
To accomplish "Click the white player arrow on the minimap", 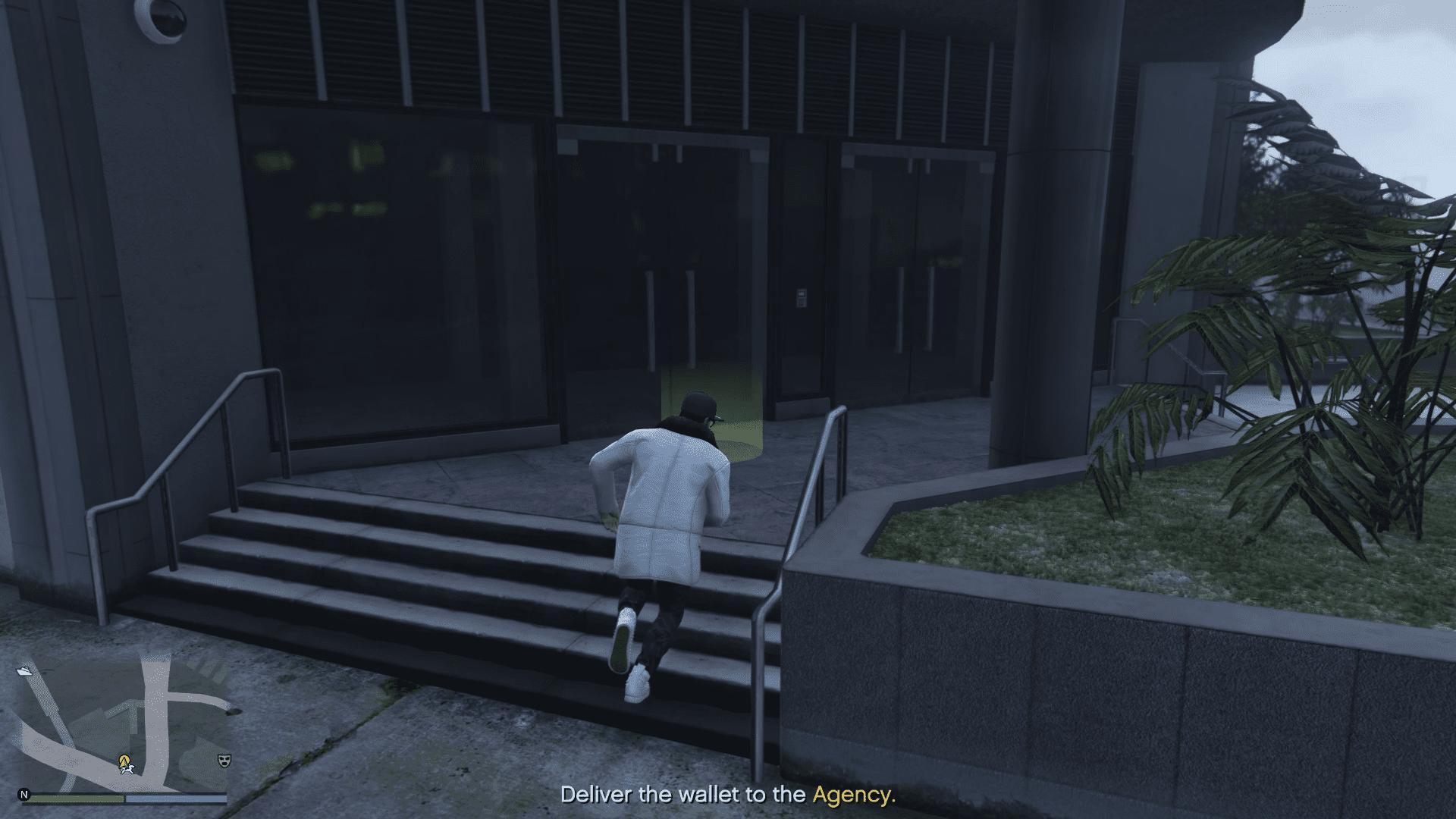I will tap(127, 768).
